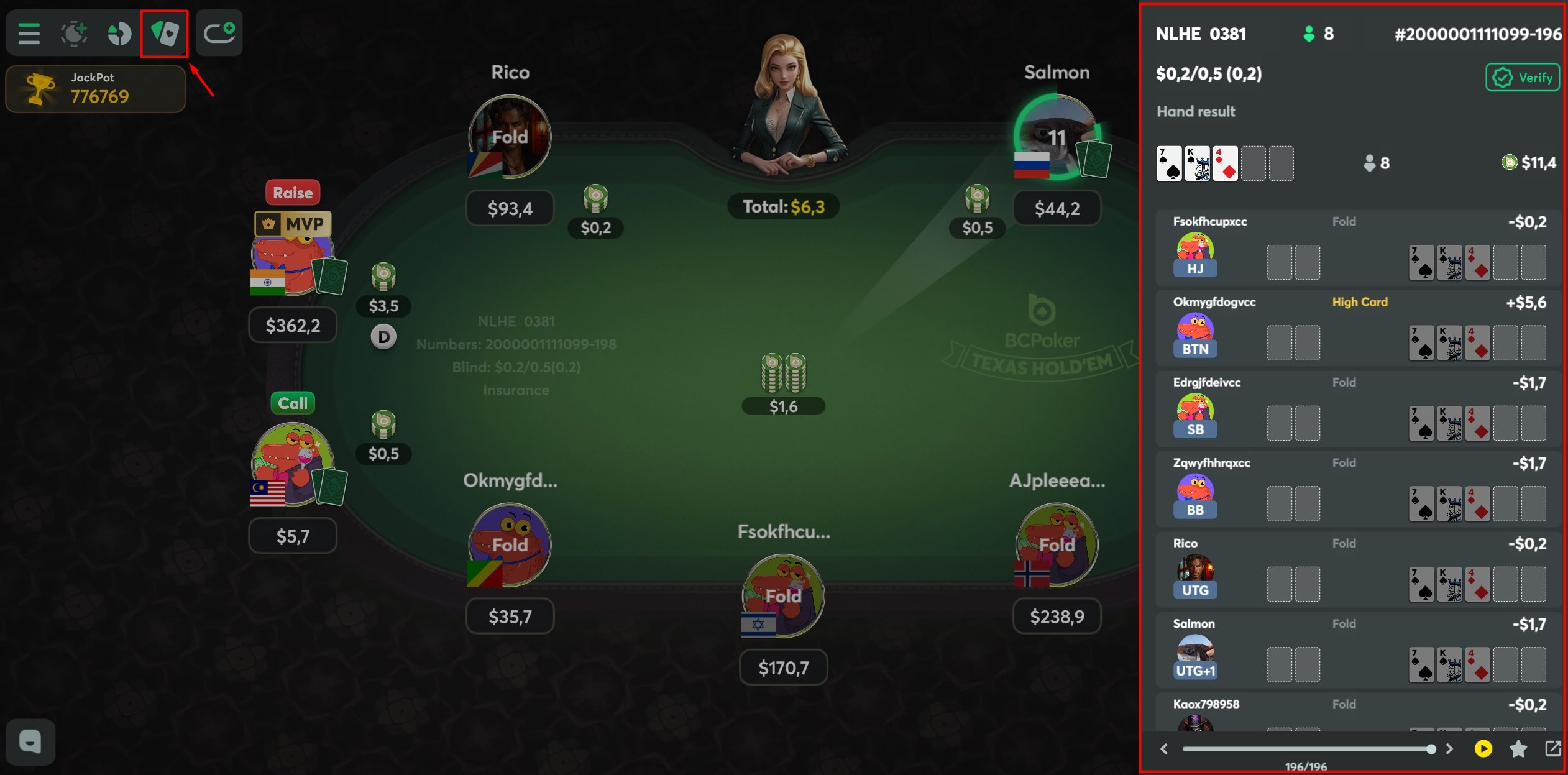Click the hand history slider handle
1568x775 pixels.
(x=1431, y=749)
